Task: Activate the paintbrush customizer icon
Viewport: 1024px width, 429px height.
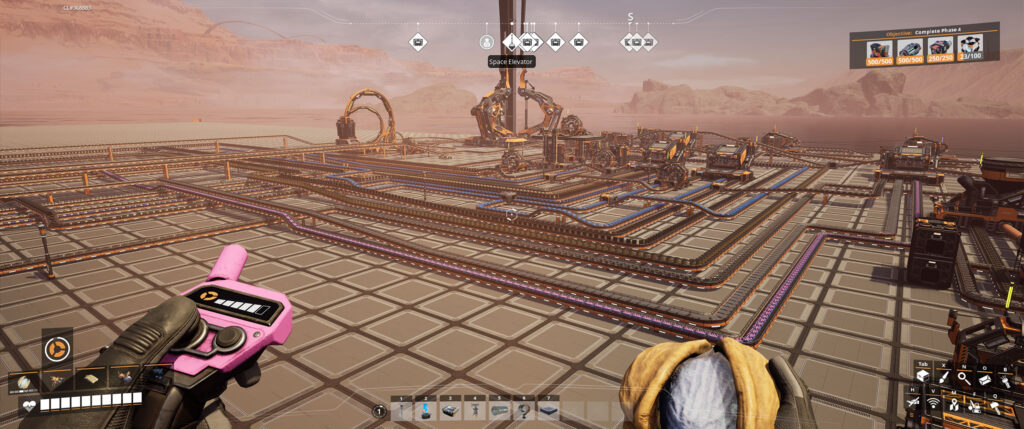Action: click(943, 378)
